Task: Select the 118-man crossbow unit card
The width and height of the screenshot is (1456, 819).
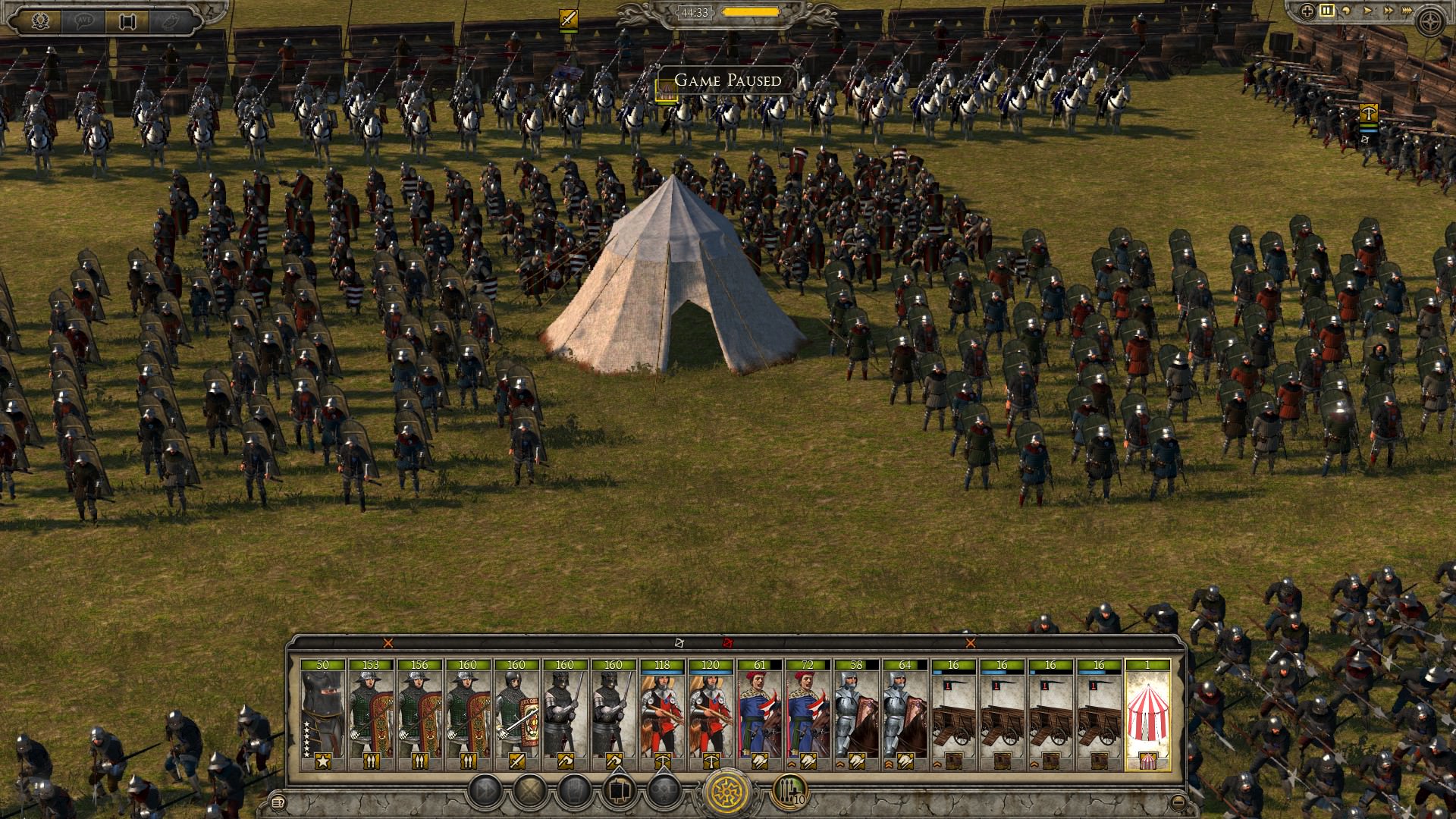Action: point(662,714)
